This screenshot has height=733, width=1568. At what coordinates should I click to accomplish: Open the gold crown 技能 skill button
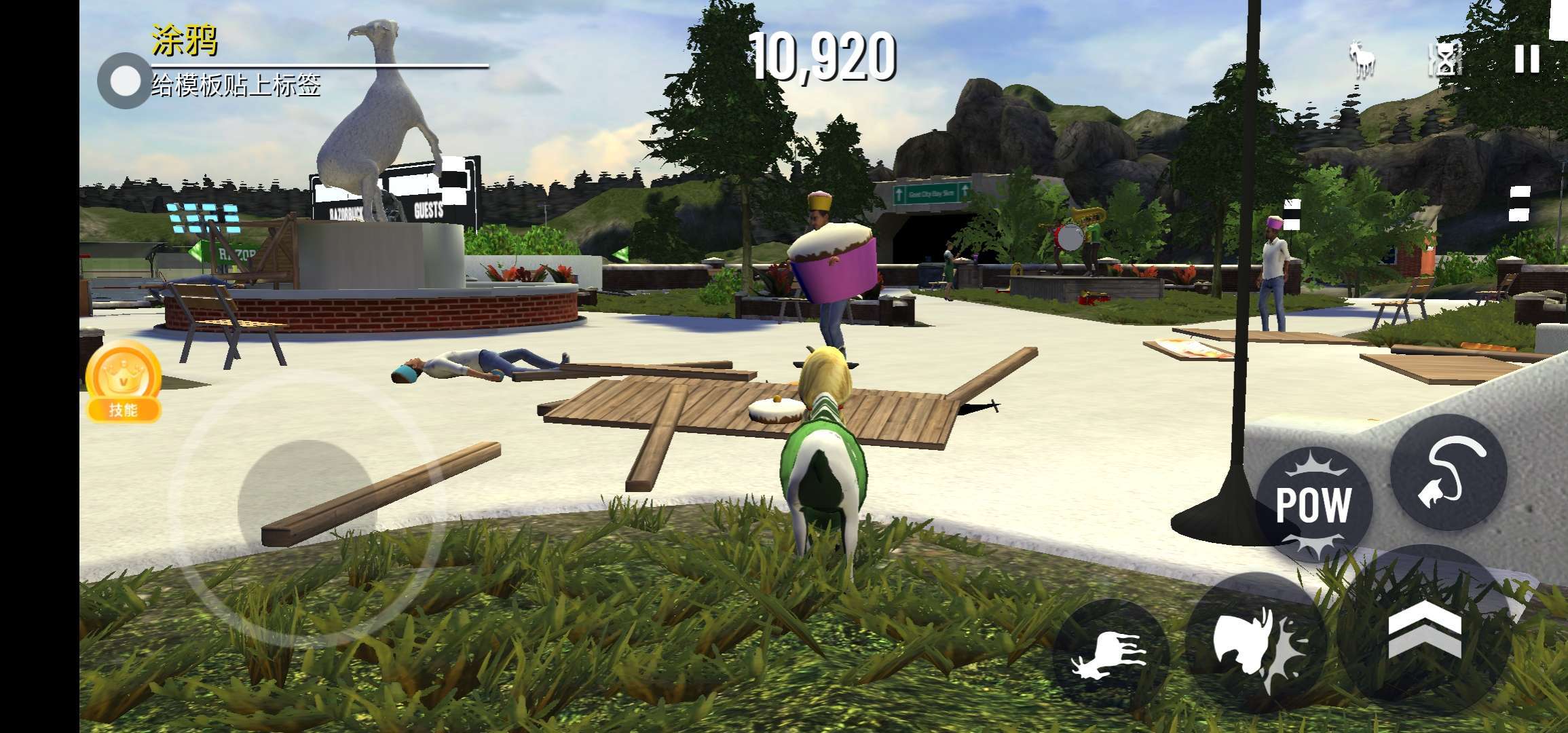tap(123, 381)
